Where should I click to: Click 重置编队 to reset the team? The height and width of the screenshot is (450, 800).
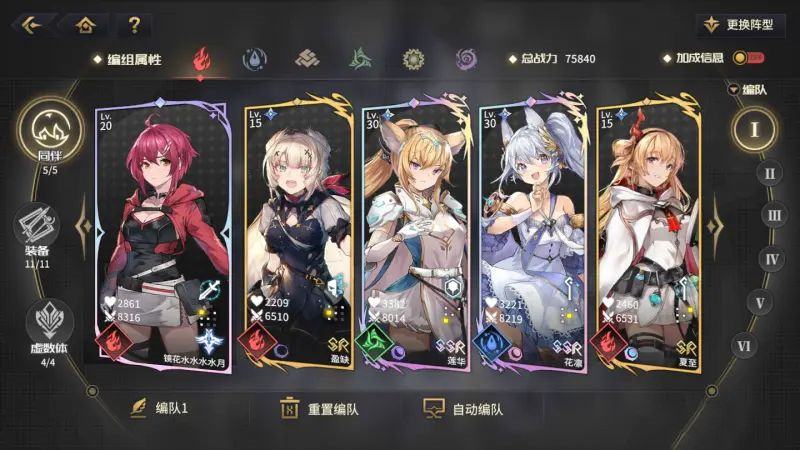(320, 408)
